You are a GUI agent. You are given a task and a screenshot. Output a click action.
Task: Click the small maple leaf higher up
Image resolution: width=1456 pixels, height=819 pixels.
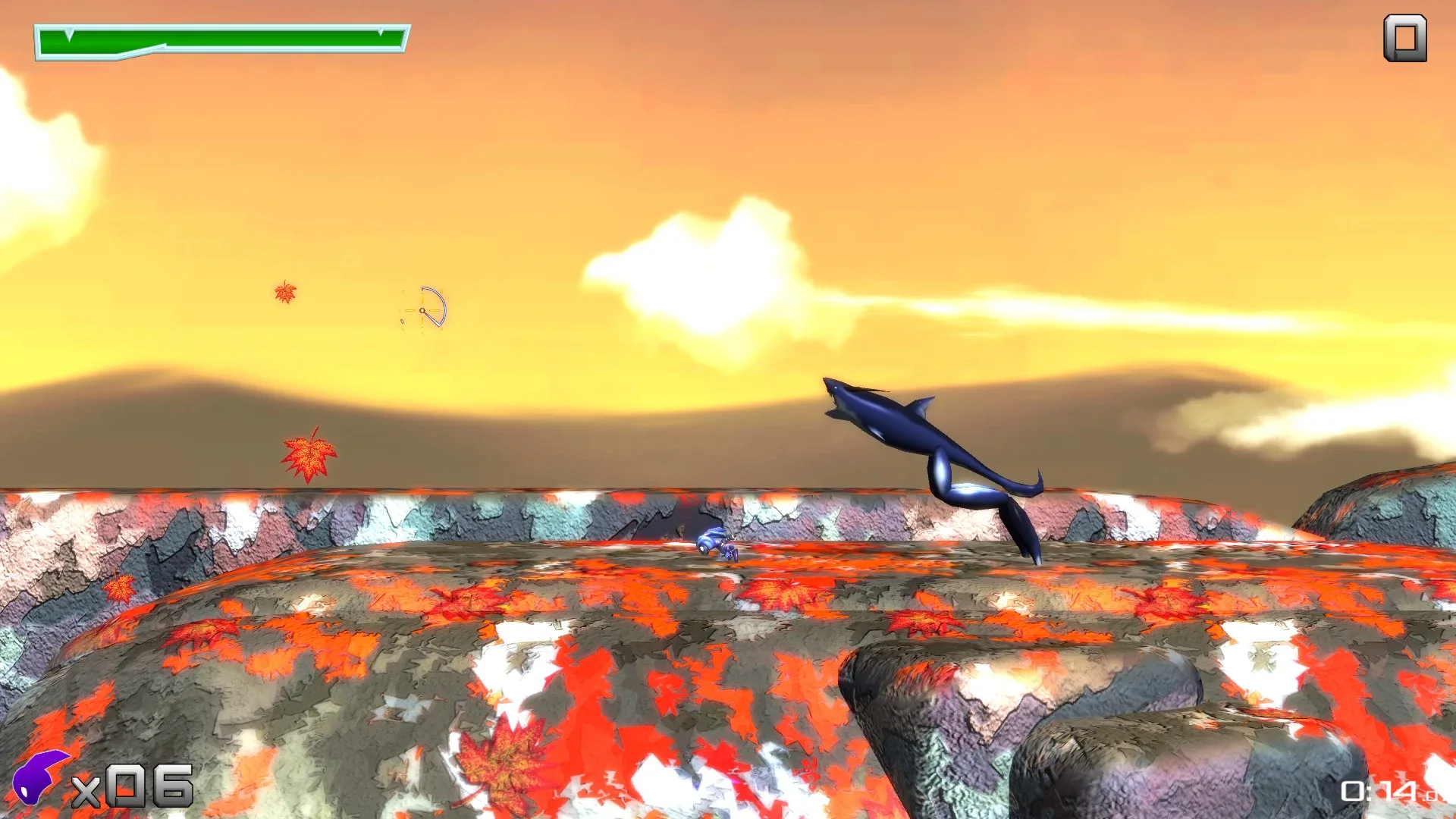click(x=284, y=292)
